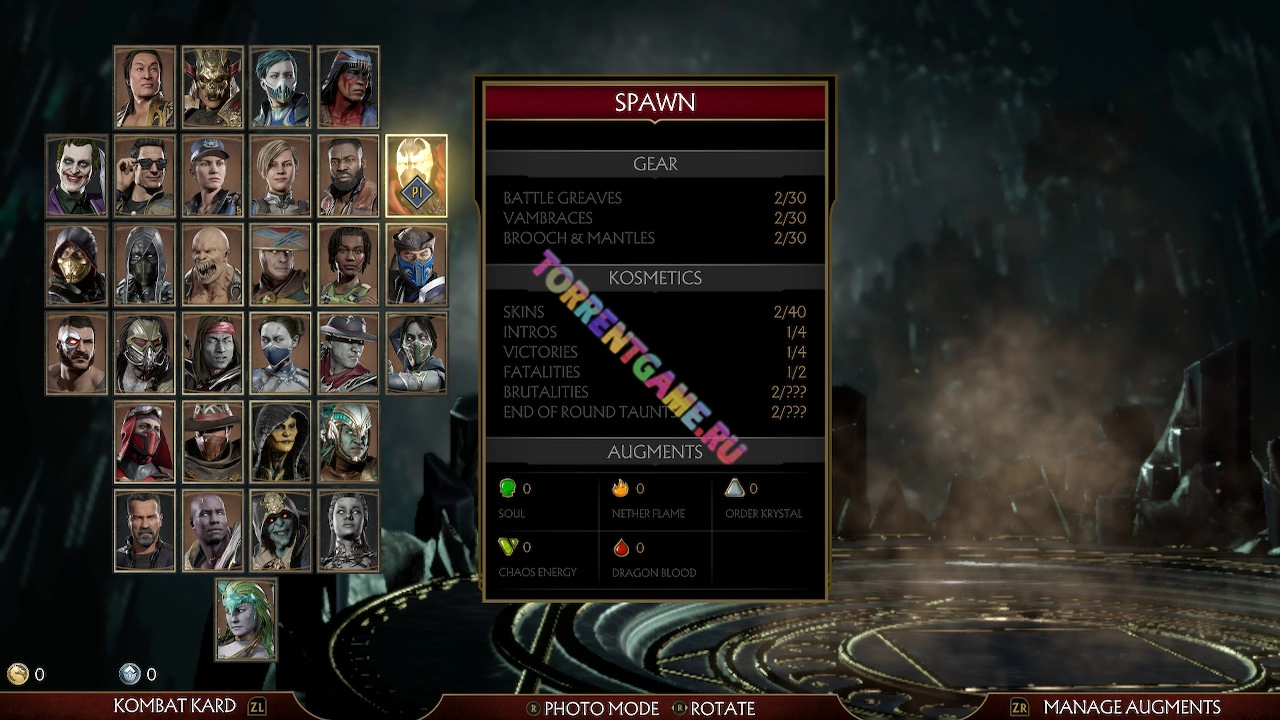Image resolution: width=1280 pixels, height=720 pixels.
Task: Choose Kung Lao's portrait with bladed hat
Action: (348, 352)
